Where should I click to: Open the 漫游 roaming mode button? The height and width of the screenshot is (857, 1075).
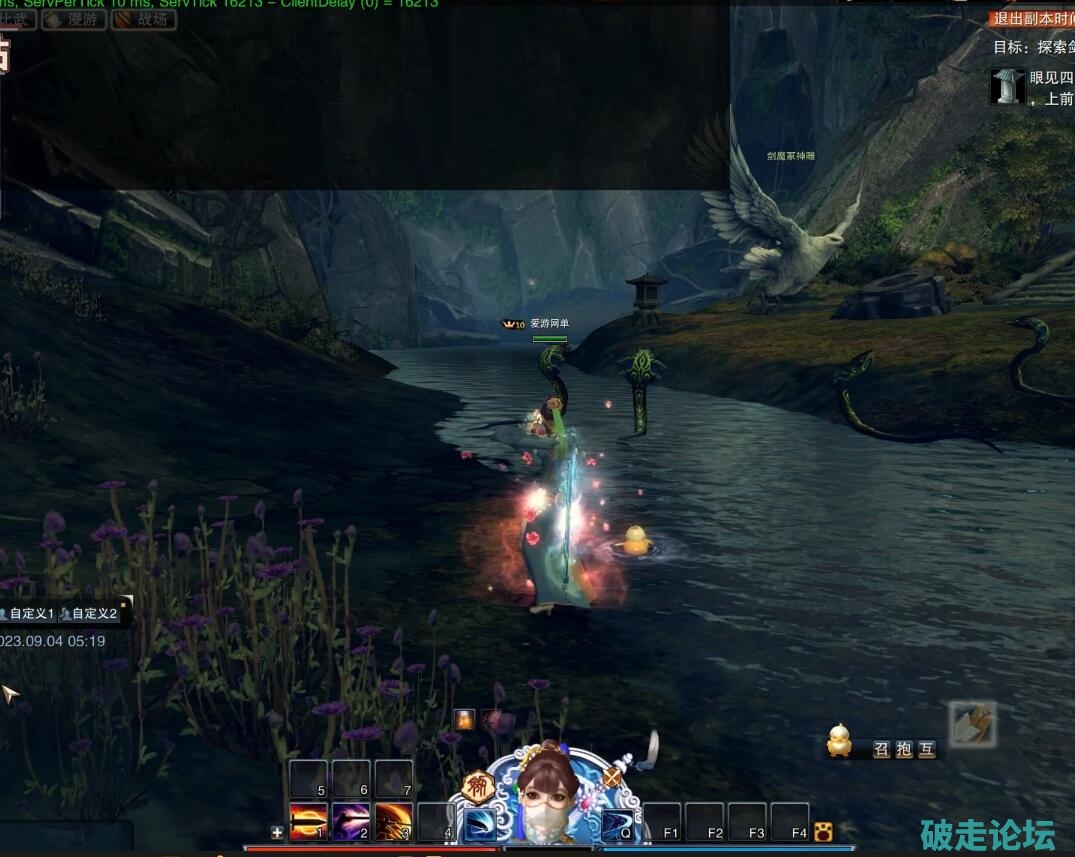[x=74, y=19]
